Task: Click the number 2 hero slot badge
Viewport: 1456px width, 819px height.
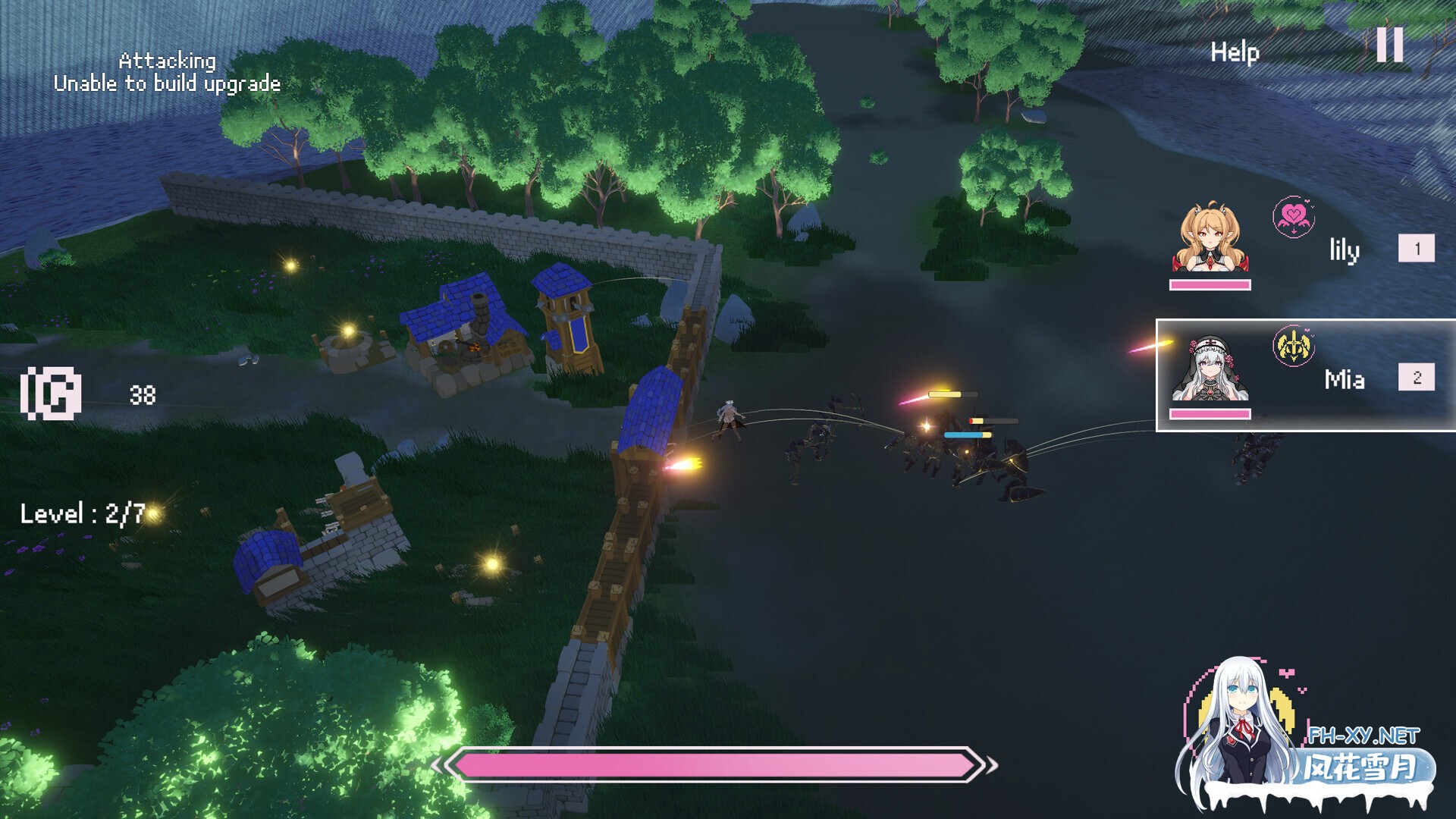Action: point(1416,377)
